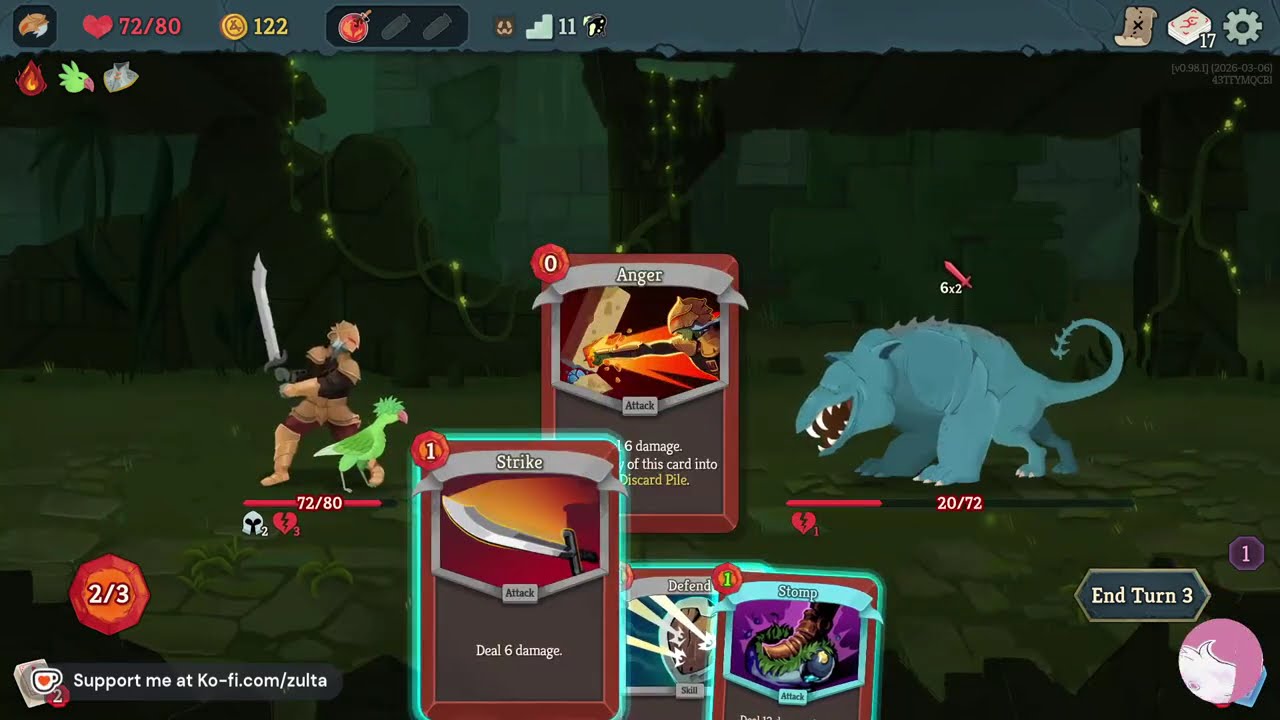This screenshot has height=720, width=1280.
Task: Click the Ironclad character portrait icon
Action: (34, 26)
